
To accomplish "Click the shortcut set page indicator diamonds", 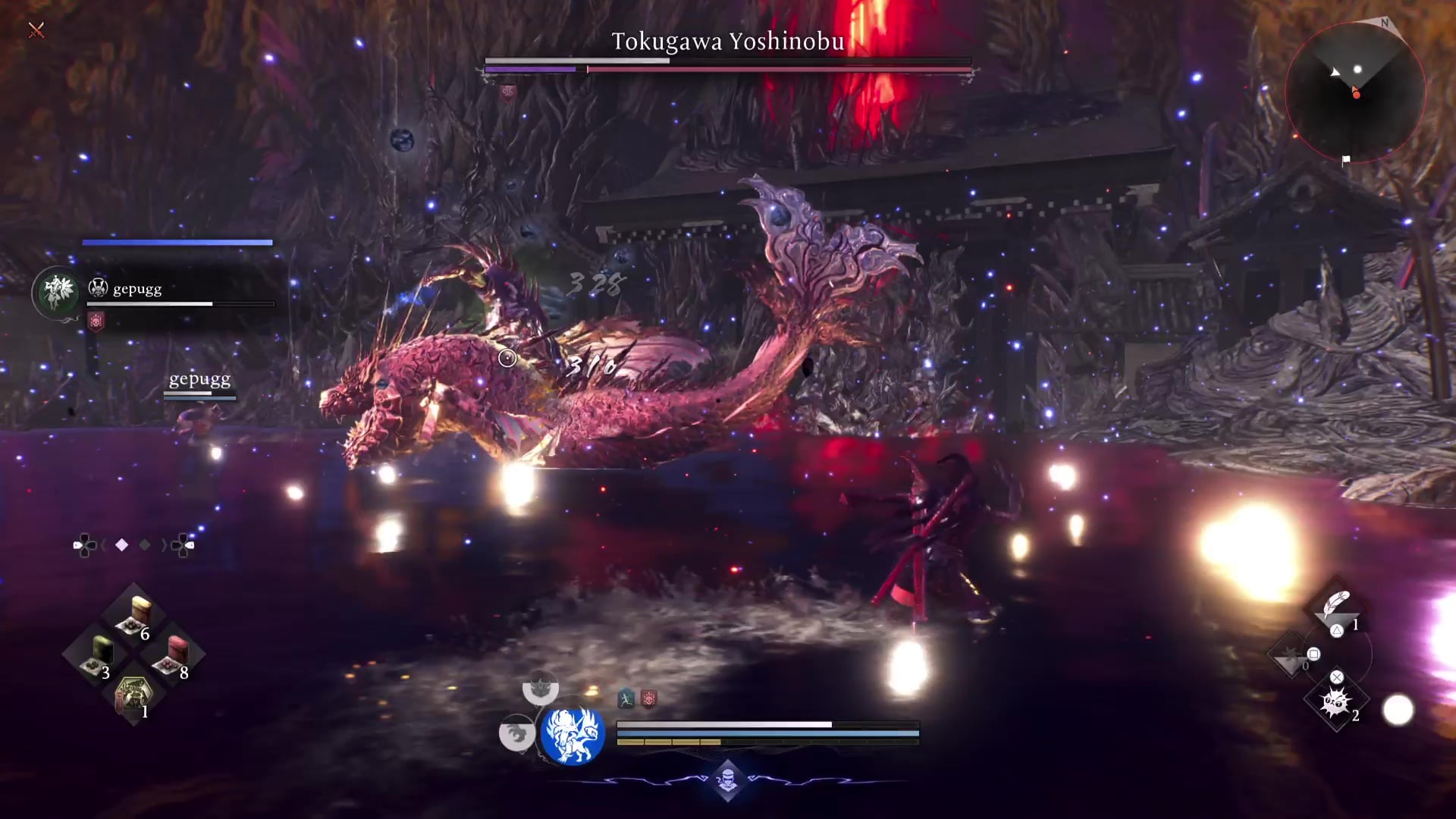I will point(133,544).
